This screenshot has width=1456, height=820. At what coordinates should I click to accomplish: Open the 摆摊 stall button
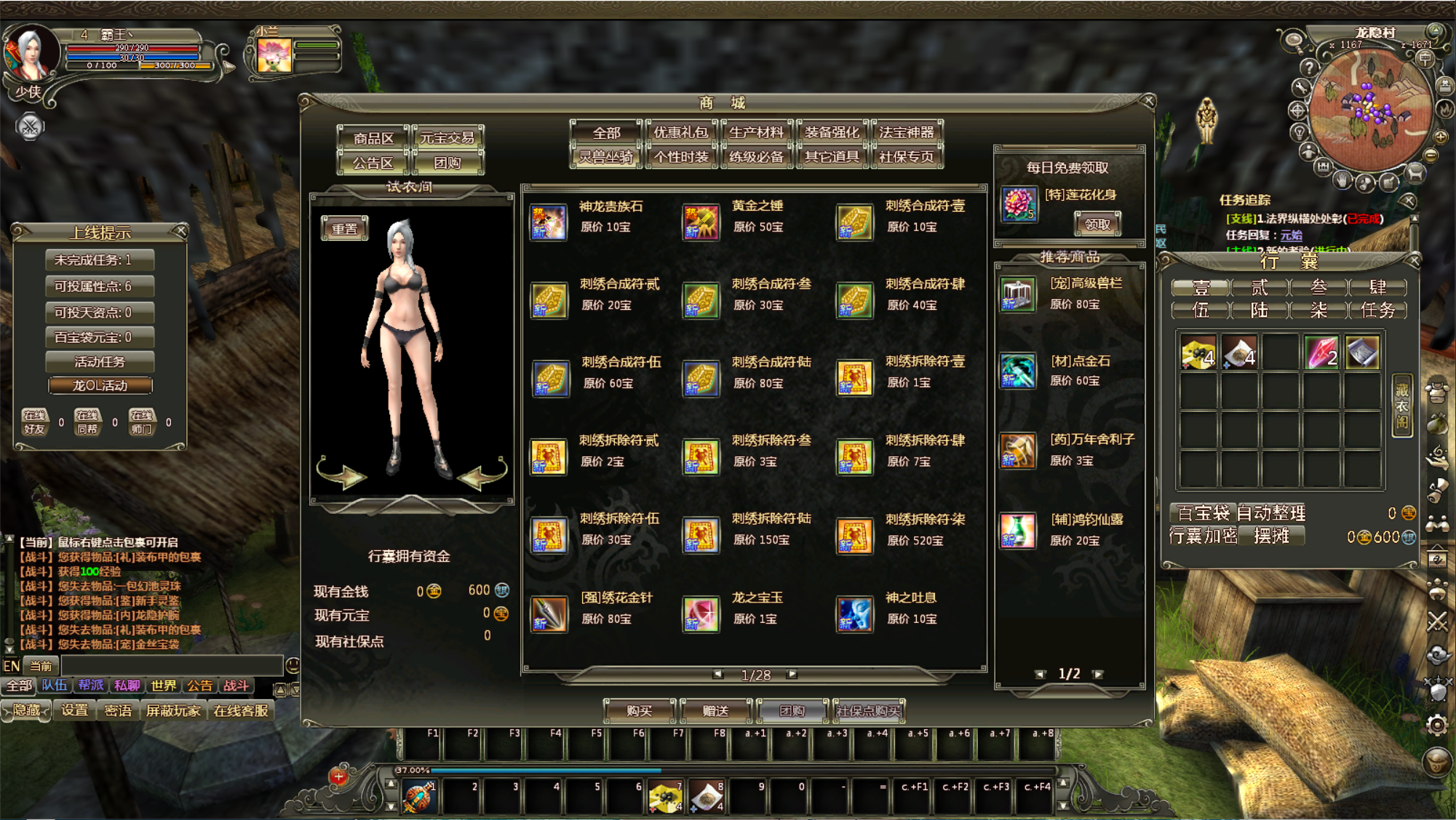1272,536
